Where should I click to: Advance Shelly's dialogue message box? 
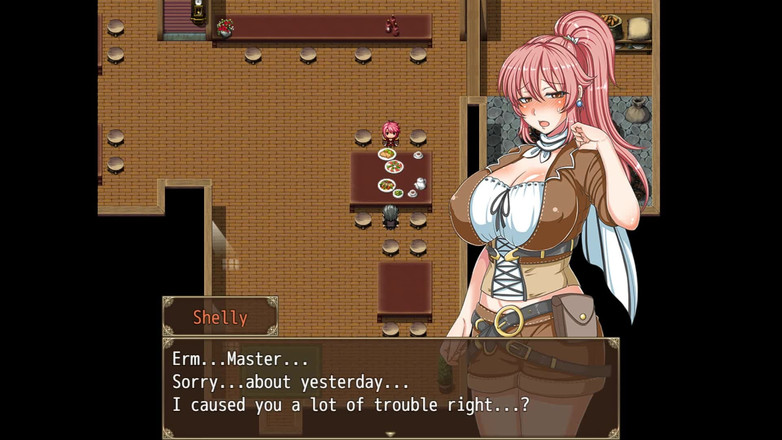[390, 384]
